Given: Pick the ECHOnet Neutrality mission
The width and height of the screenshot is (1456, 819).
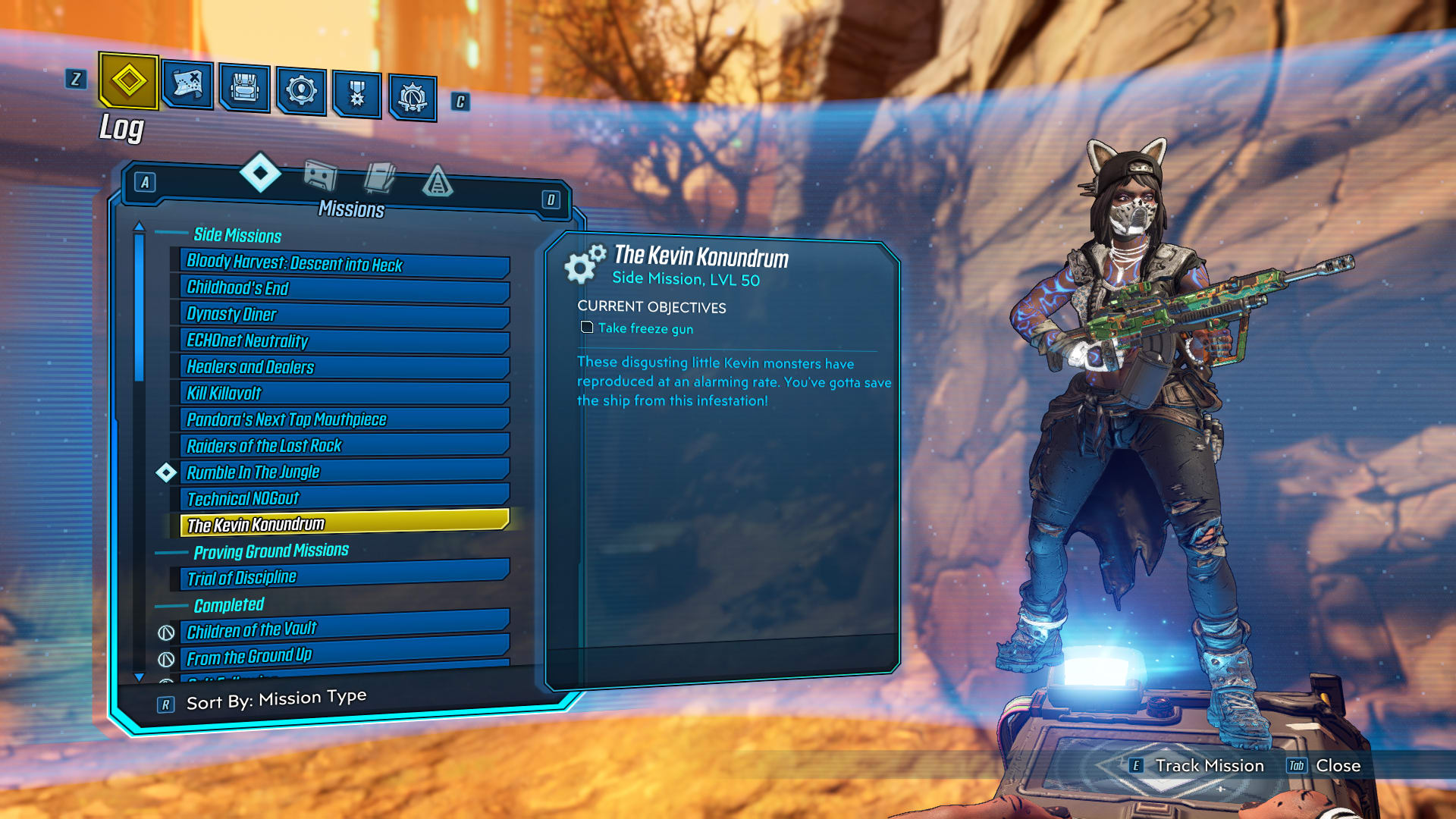Looking at the screenshot, I should [x=345, y=341].
